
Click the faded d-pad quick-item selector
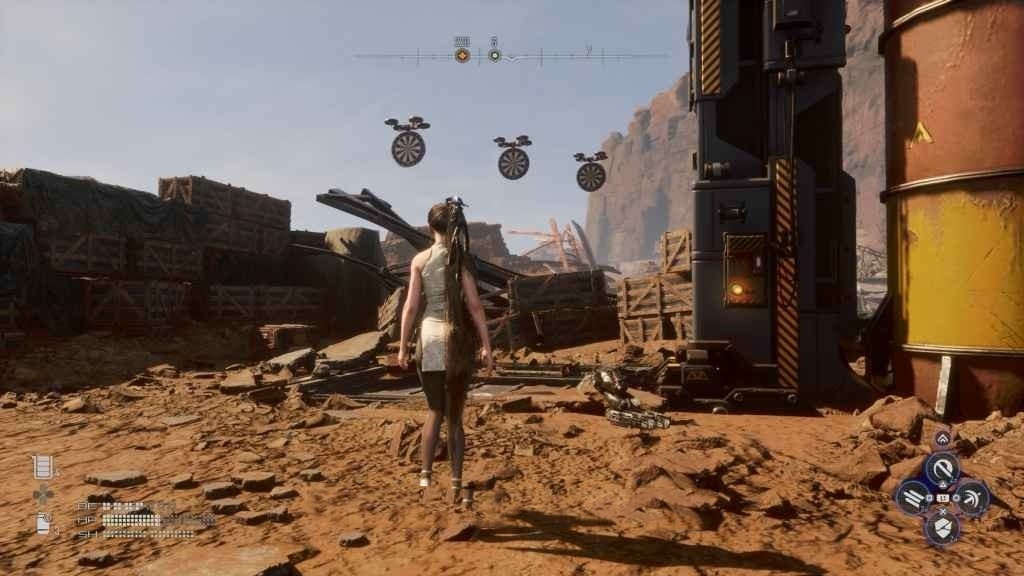coord(43,494)
